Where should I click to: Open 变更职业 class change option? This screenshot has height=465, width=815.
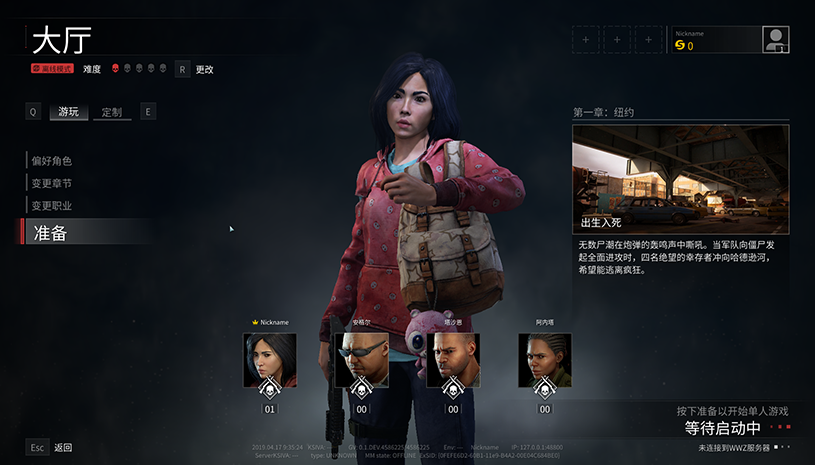[52, 206]
